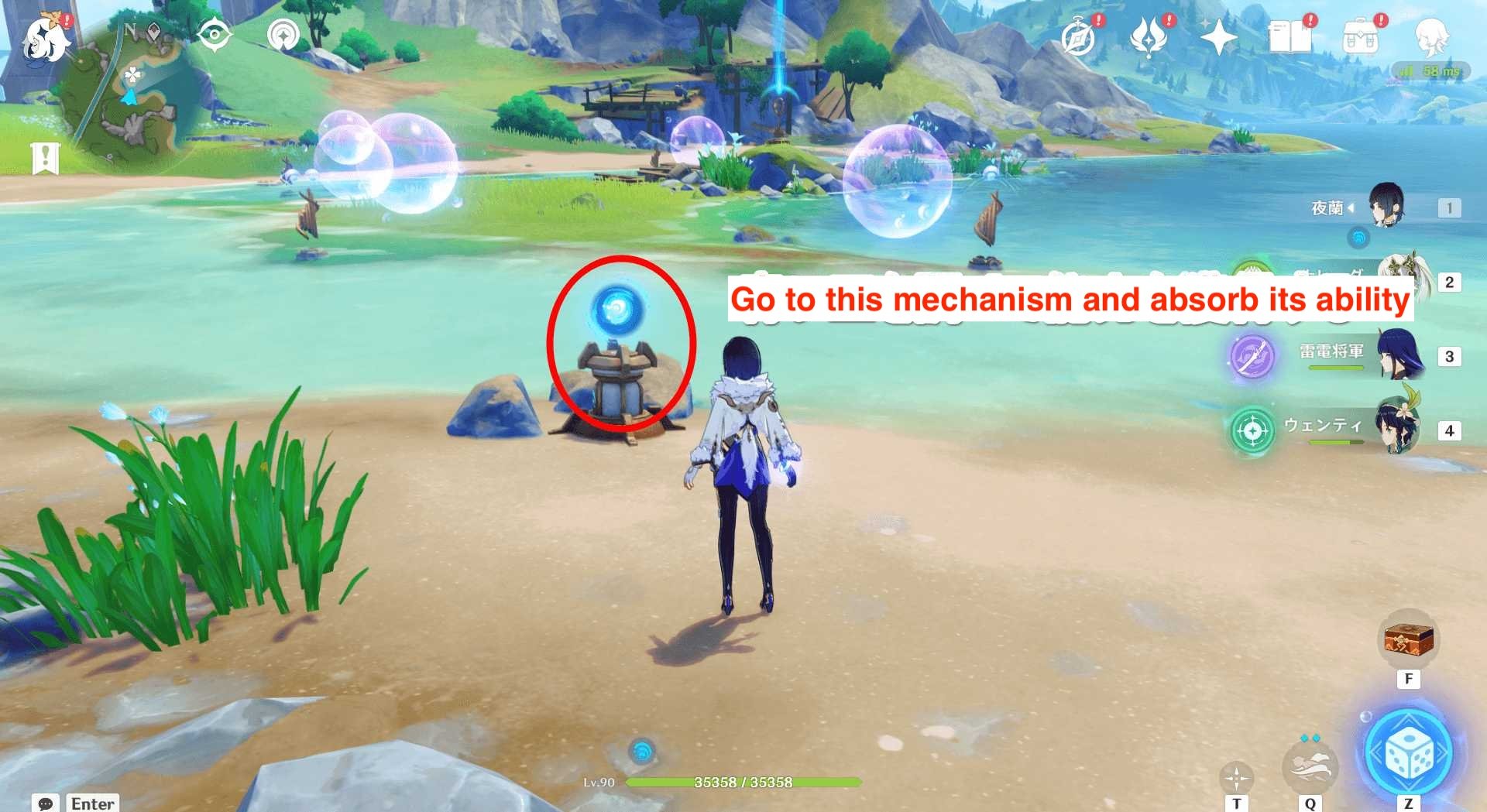Switch to party member ウェンティ

(1396, 428)
